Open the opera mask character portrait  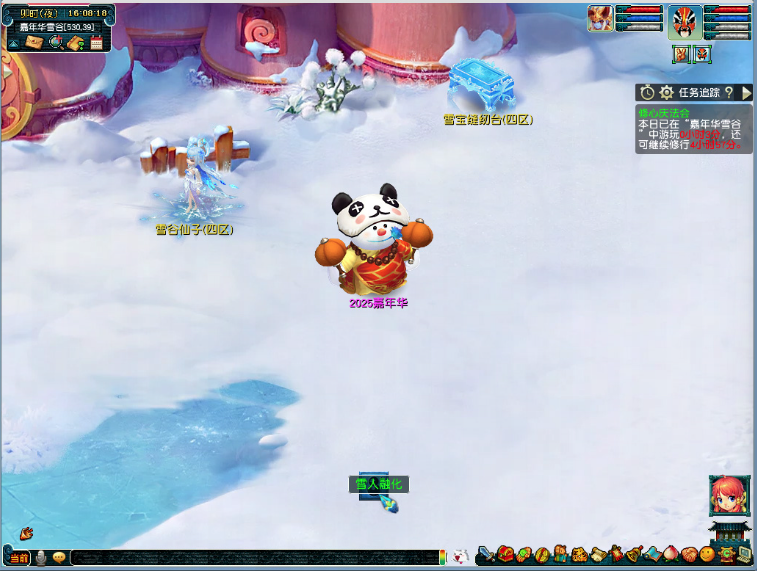tap(685, 22)
